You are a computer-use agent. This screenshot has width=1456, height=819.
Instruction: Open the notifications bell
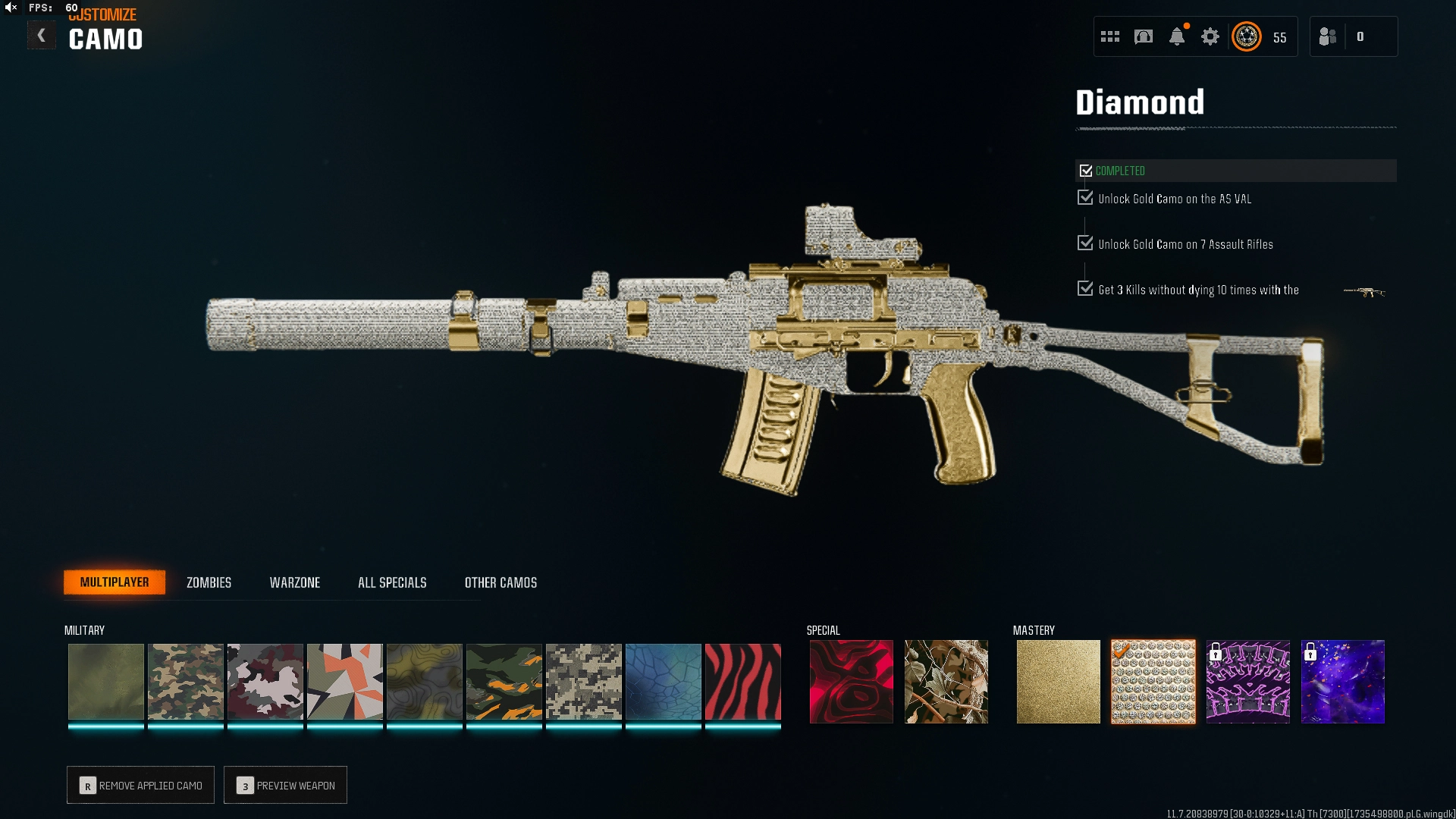pyautogui.click(x=1177, y=36)
